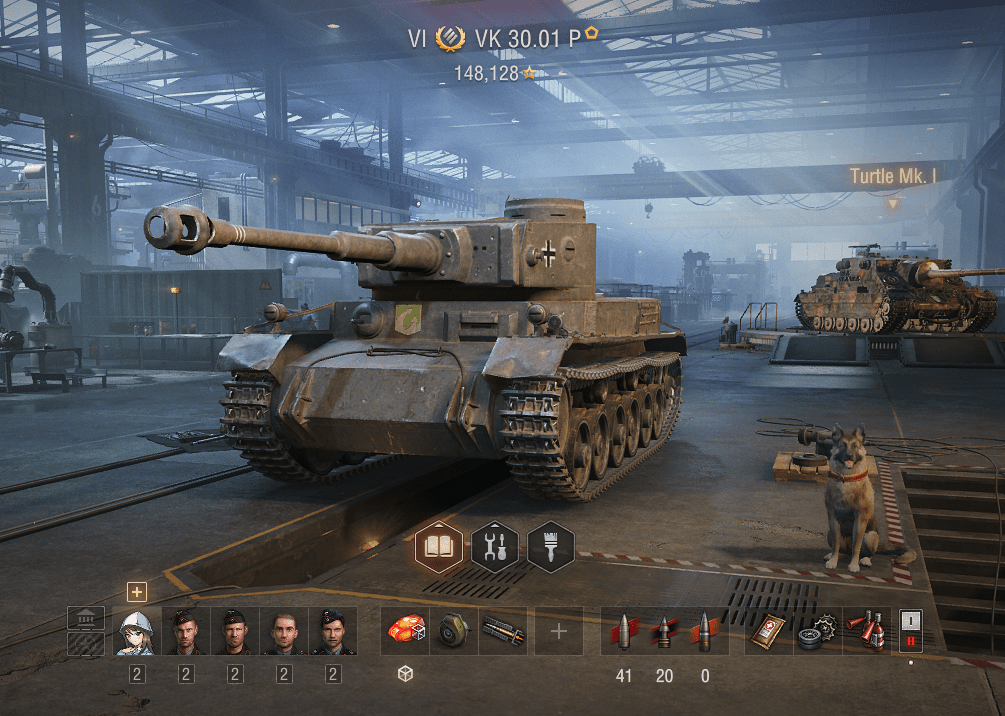Select the fire extinguisher consumable slot
1005x716 pixels.
tap(867, 631)
